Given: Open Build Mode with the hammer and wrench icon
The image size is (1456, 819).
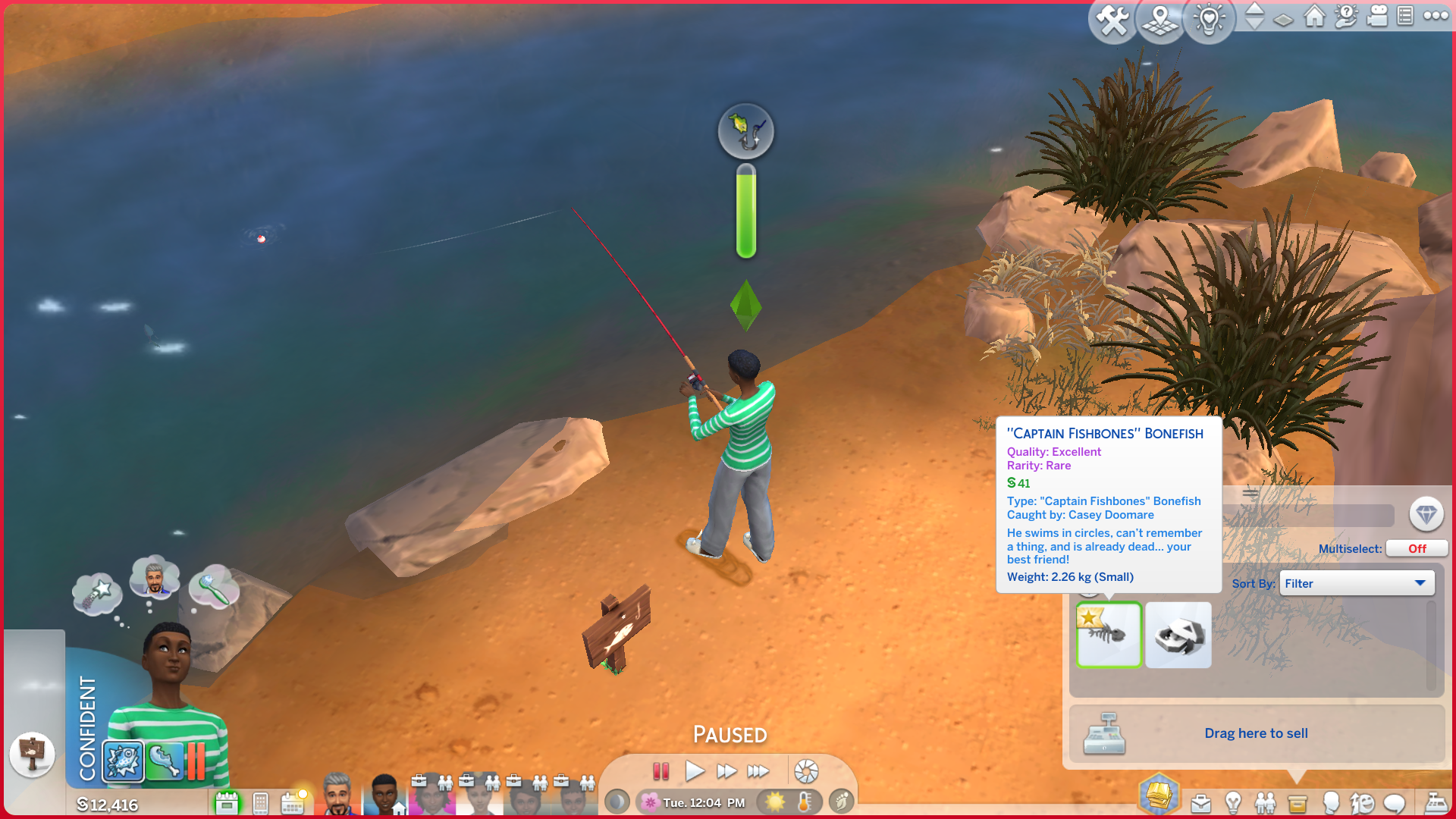Looking at the screenshot, I should coord(1112,20).
